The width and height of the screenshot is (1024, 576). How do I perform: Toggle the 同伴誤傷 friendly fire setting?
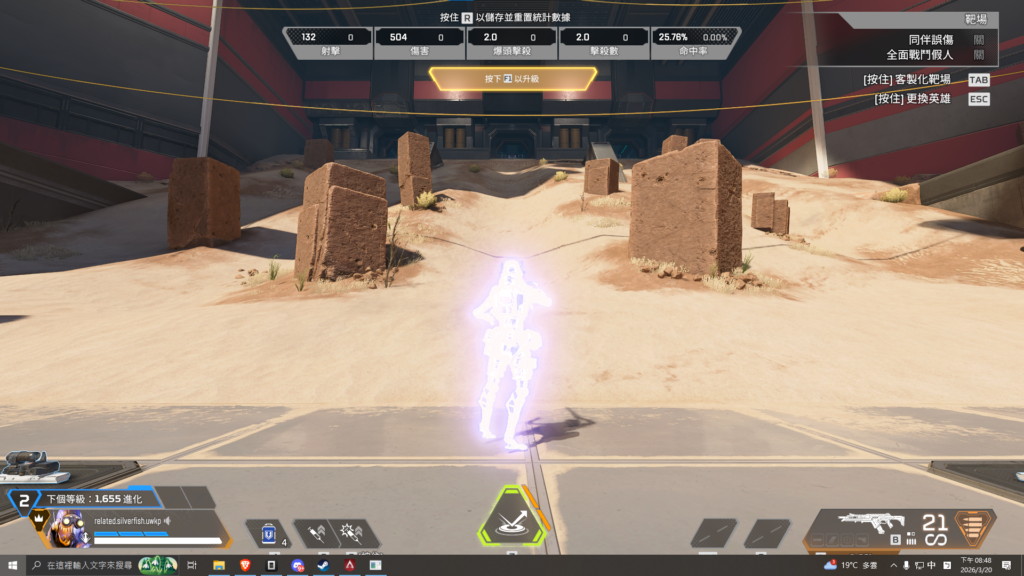click(x=978, y=39)
